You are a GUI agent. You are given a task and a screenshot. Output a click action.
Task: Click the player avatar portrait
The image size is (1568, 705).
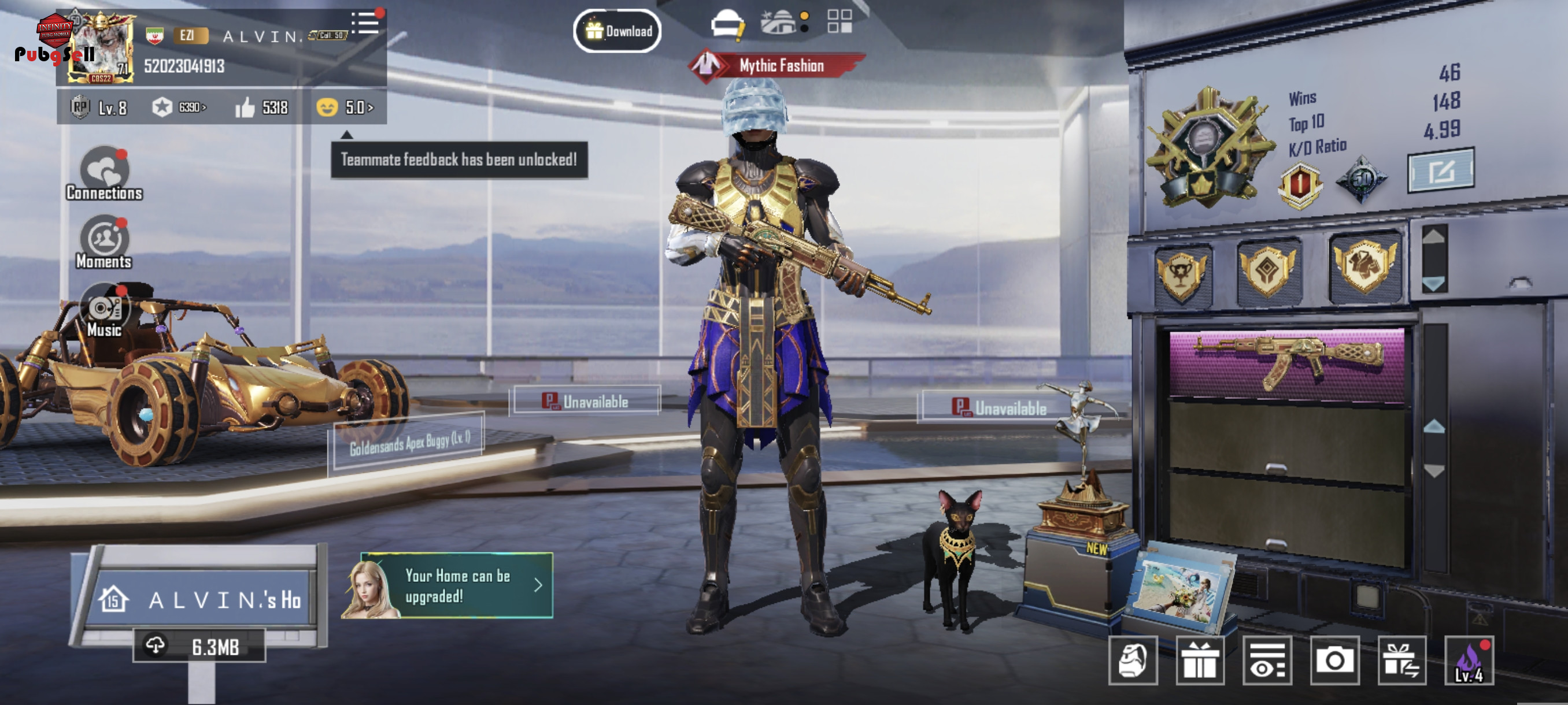tap(101, 49)
